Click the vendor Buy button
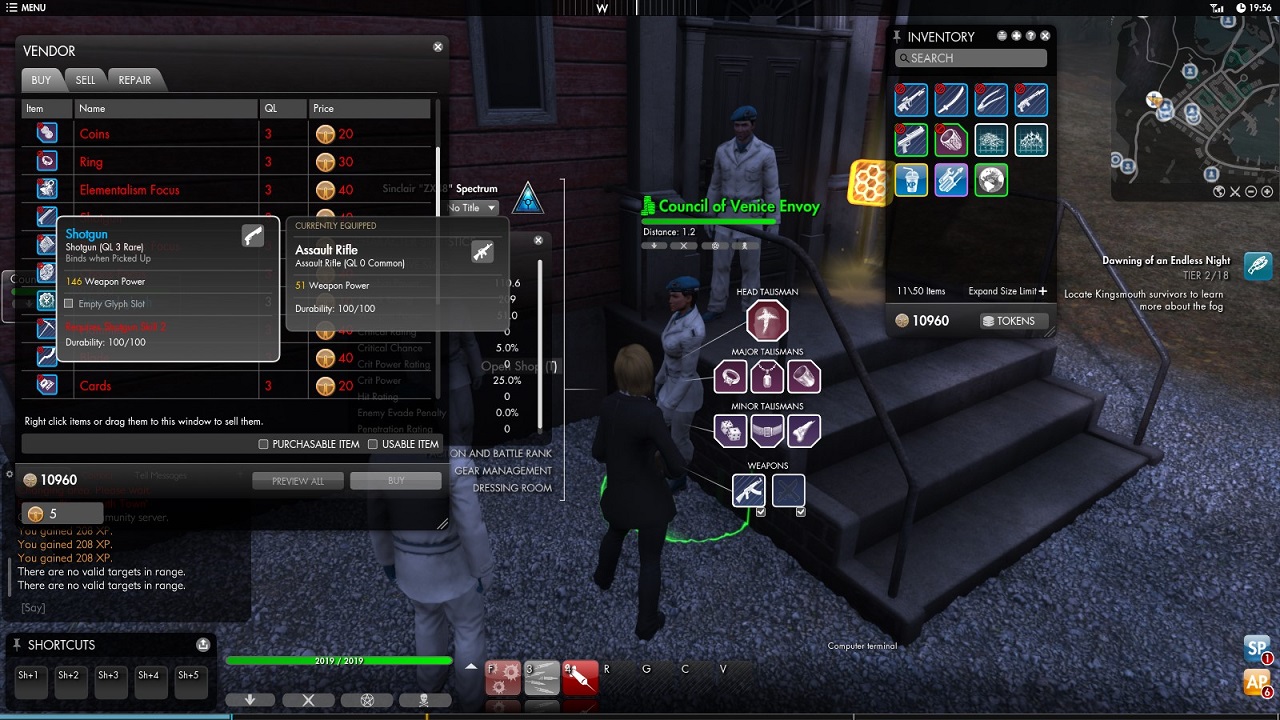 pyautogui.click(x=395, y=481)
